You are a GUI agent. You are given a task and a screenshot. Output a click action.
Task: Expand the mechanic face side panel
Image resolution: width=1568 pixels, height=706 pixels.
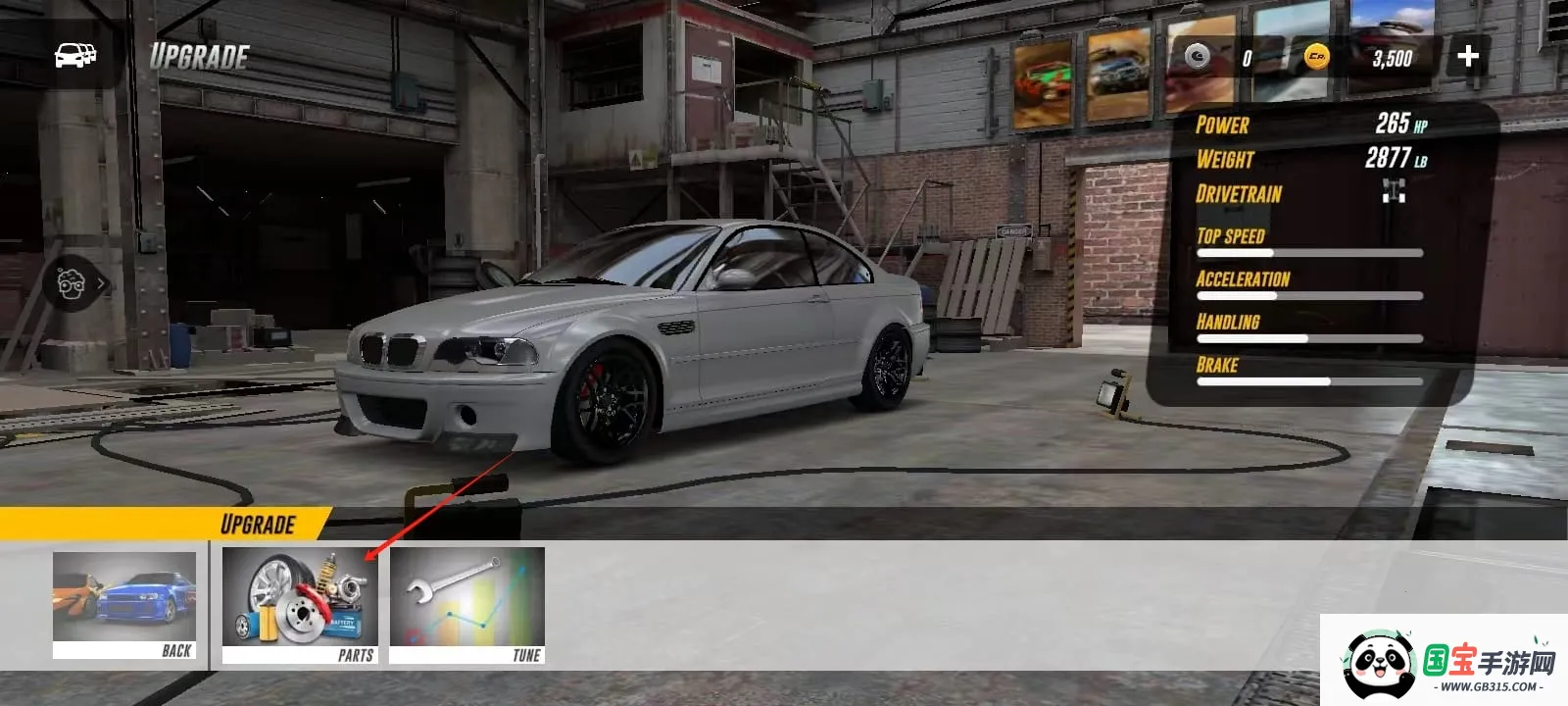point(76,284)
